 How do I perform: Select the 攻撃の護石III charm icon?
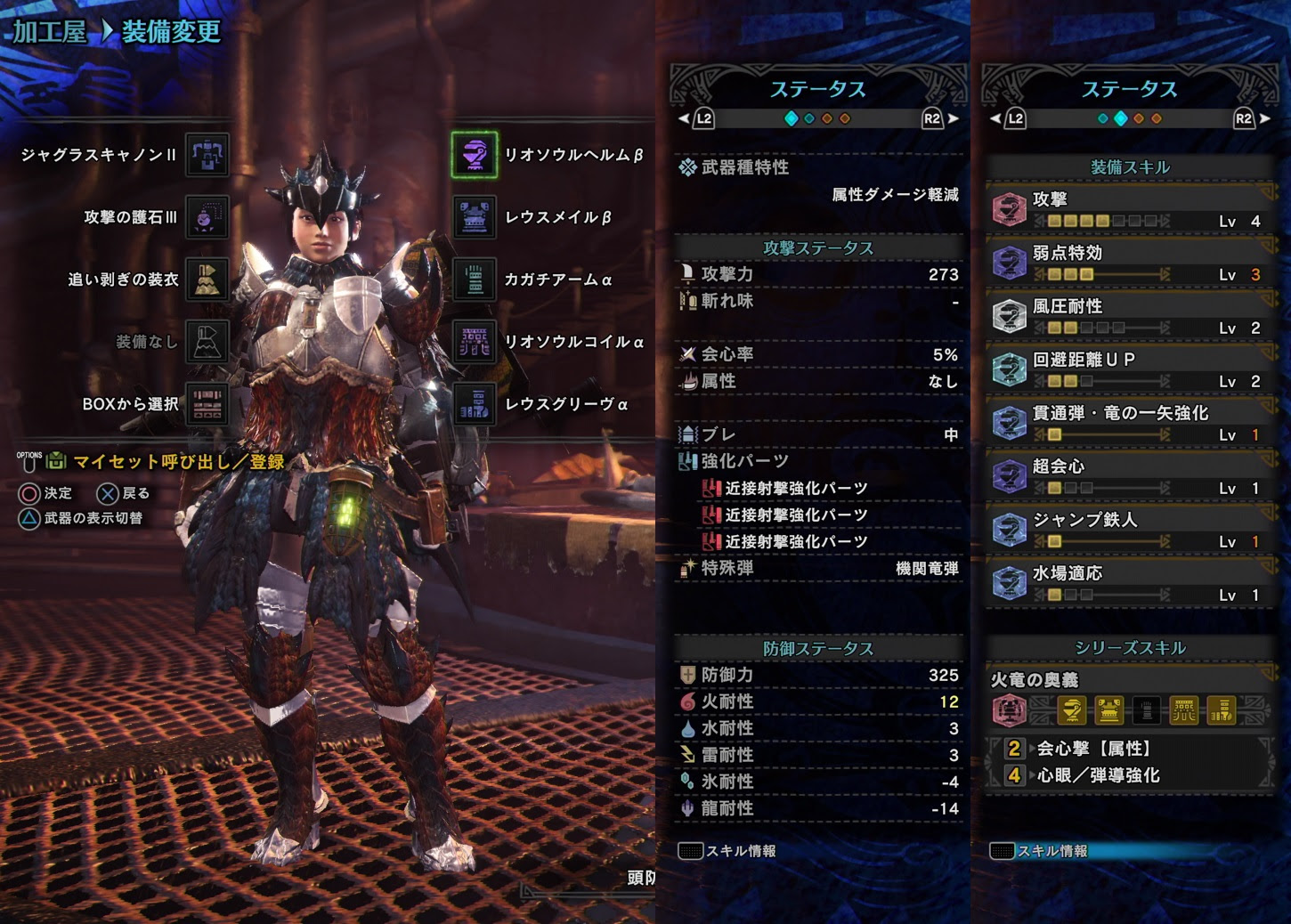(207, 216)
